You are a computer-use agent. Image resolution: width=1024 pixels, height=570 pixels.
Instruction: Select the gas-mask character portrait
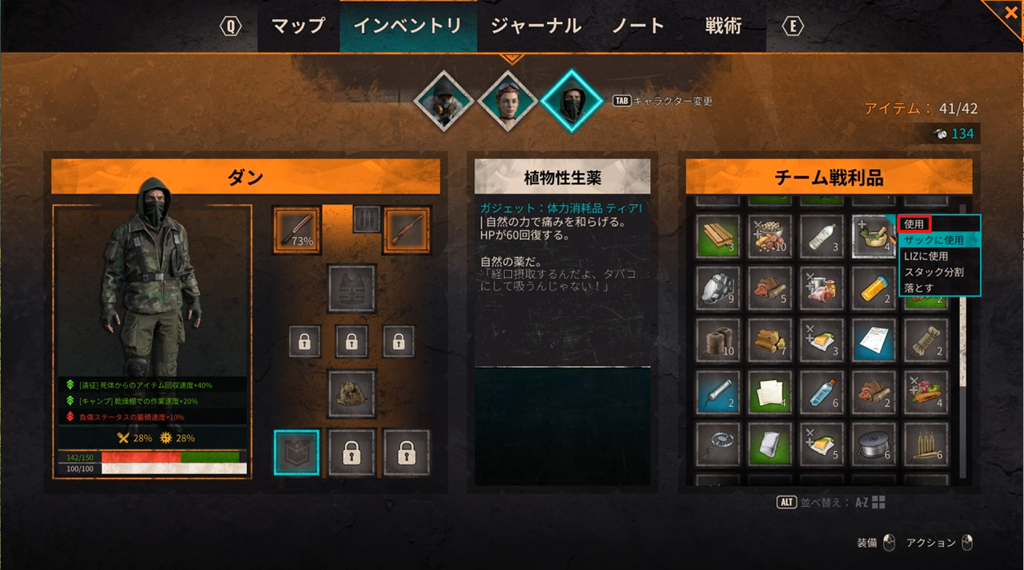(x=444, y=100)
